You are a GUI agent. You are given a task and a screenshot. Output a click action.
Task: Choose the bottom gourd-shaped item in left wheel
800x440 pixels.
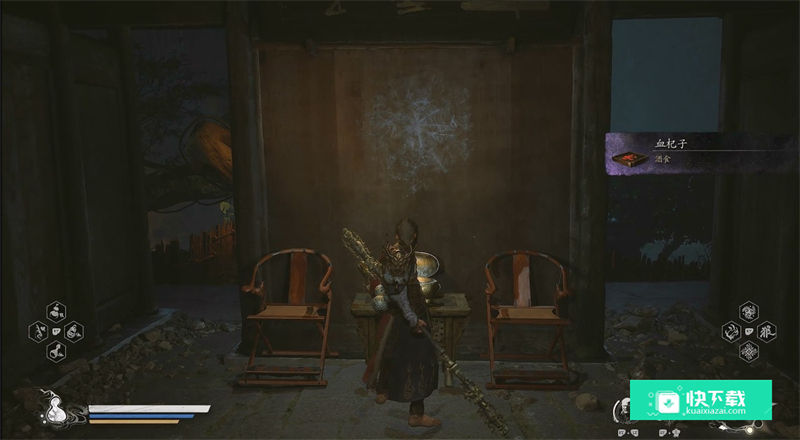tap(55, 351)
